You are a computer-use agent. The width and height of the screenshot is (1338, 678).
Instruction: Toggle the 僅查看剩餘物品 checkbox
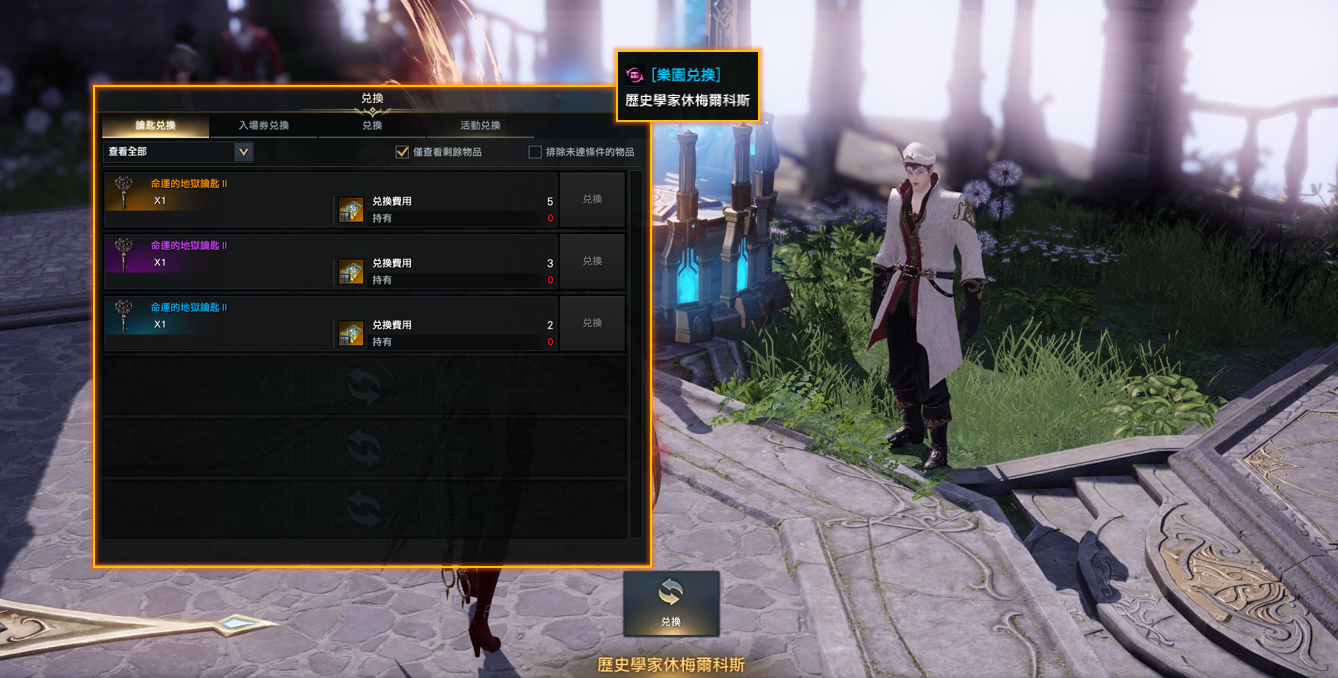pyautogui.click(x=403, y=152)
